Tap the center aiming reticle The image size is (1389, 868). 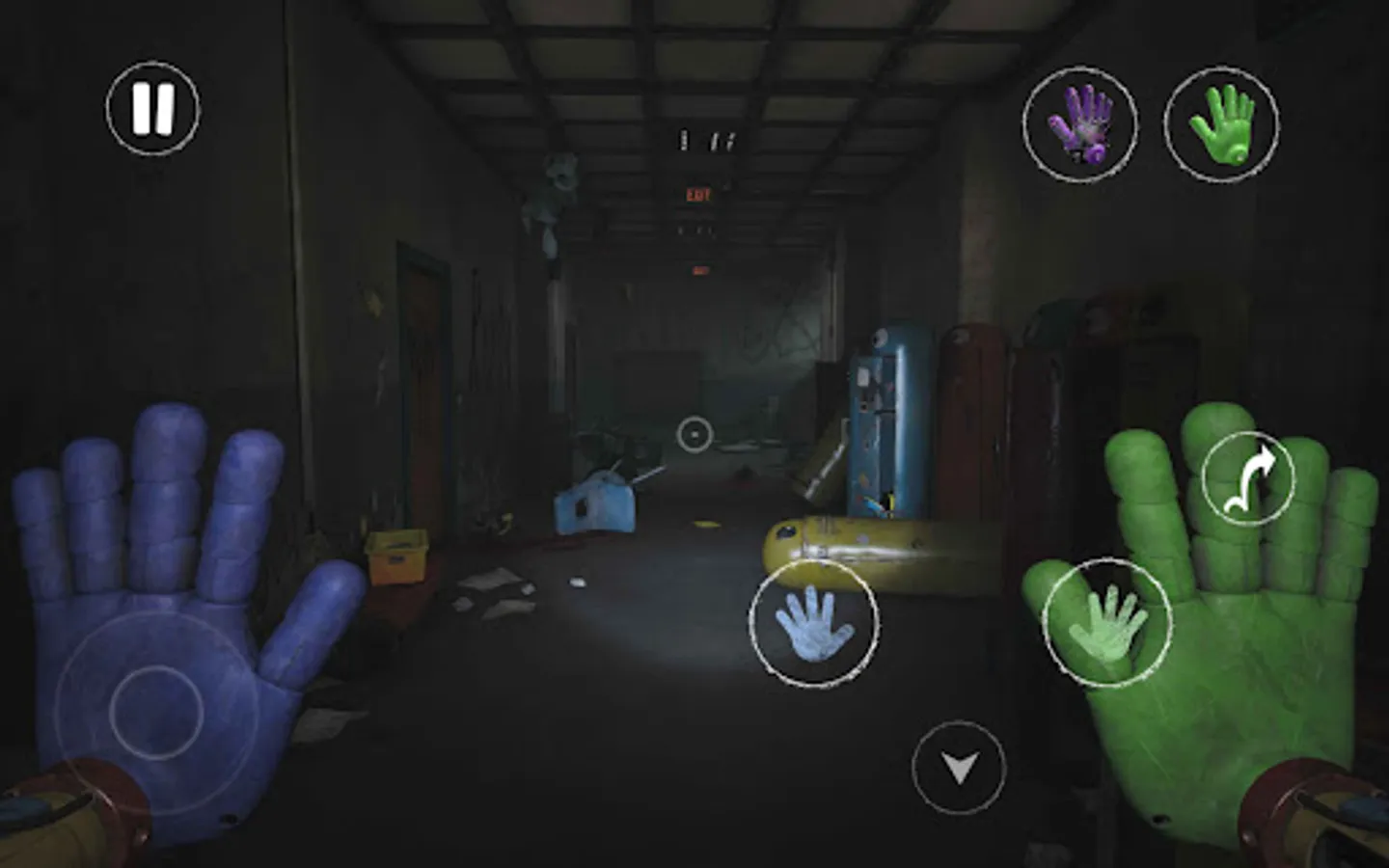pos(696,436)
